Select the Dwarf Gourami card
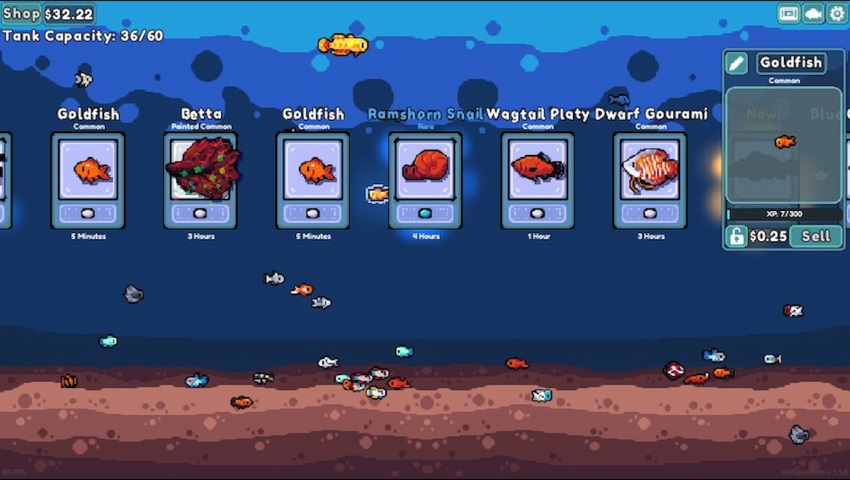 tap(650, 180)
